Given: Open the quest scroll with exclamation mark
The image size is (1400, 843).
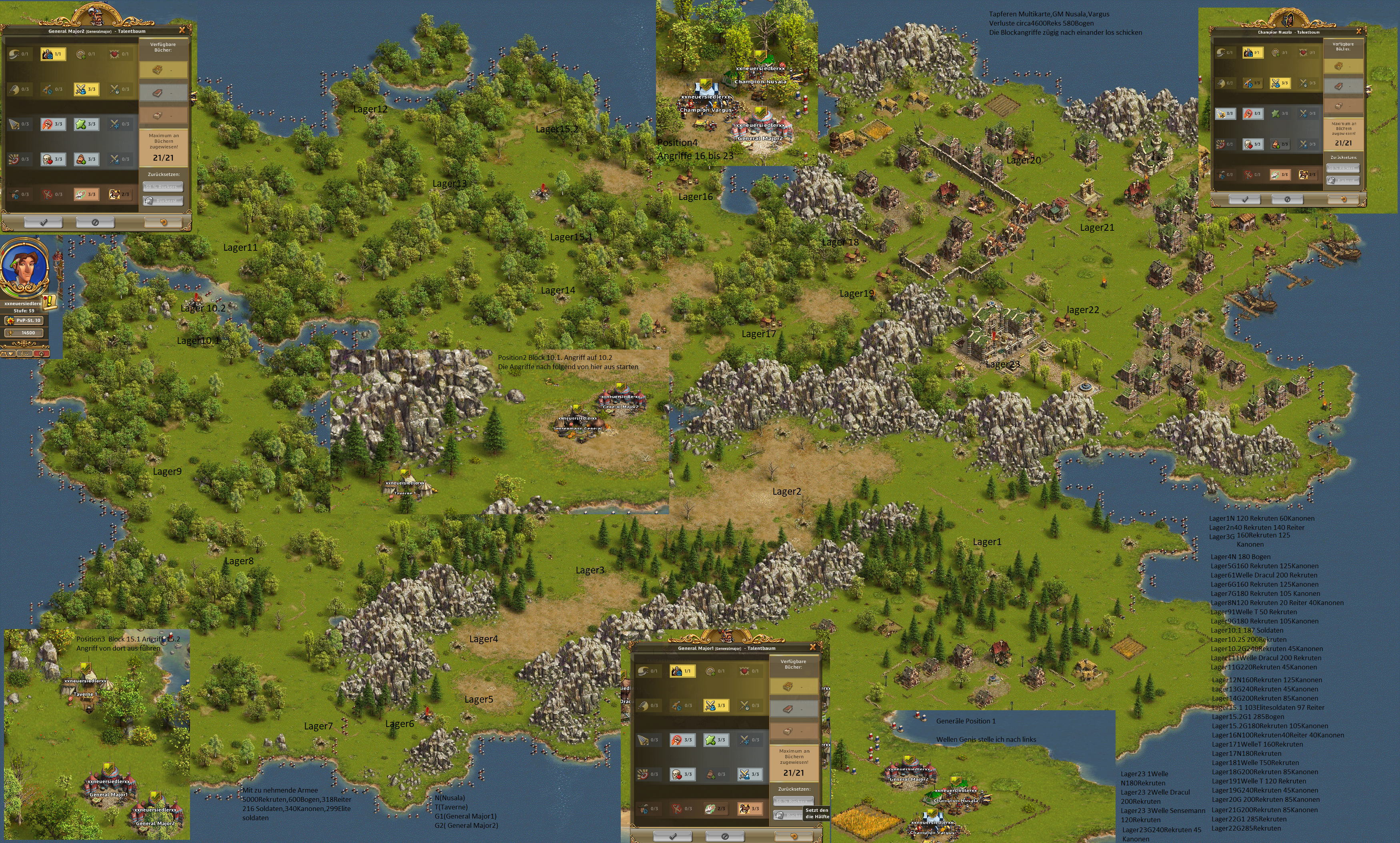Looking at the screenshot, I should point(50,300).
